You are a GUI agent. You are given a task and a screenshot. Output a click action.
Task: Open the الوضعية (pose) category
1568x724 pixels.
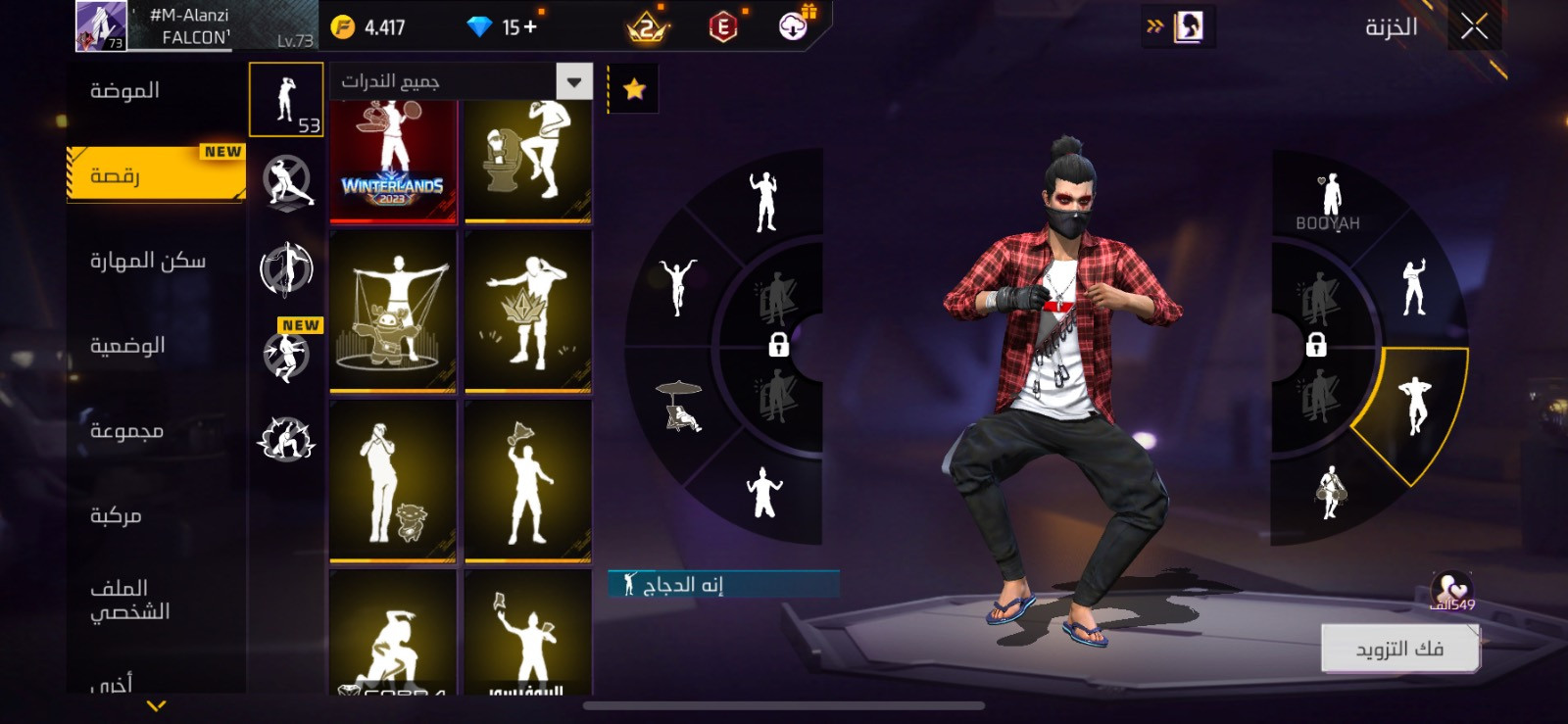pyautogui.click(x=127, y=346)
